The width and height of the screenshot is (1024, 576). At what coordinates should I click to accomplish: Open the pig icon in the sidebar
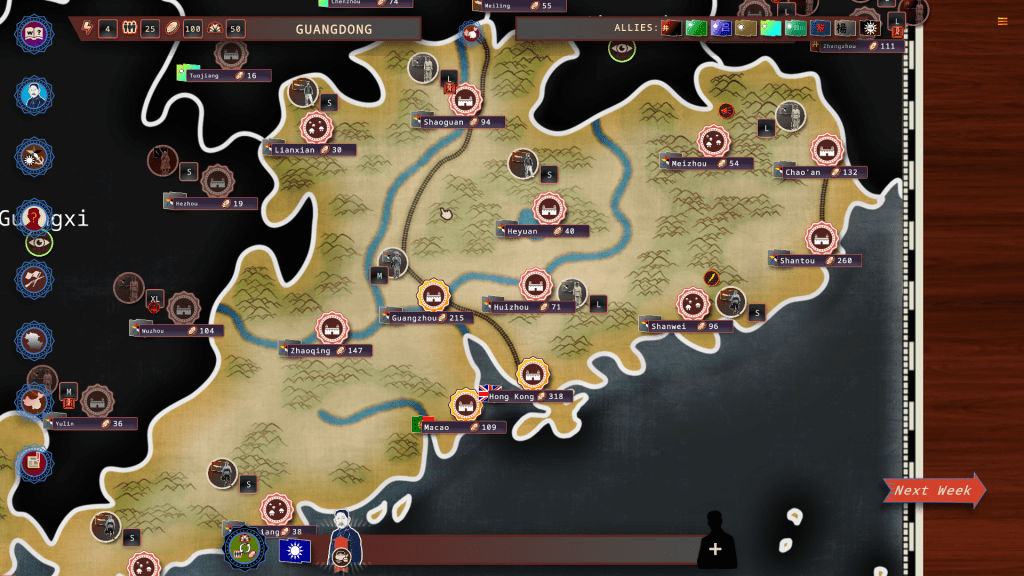pos(35,400)
